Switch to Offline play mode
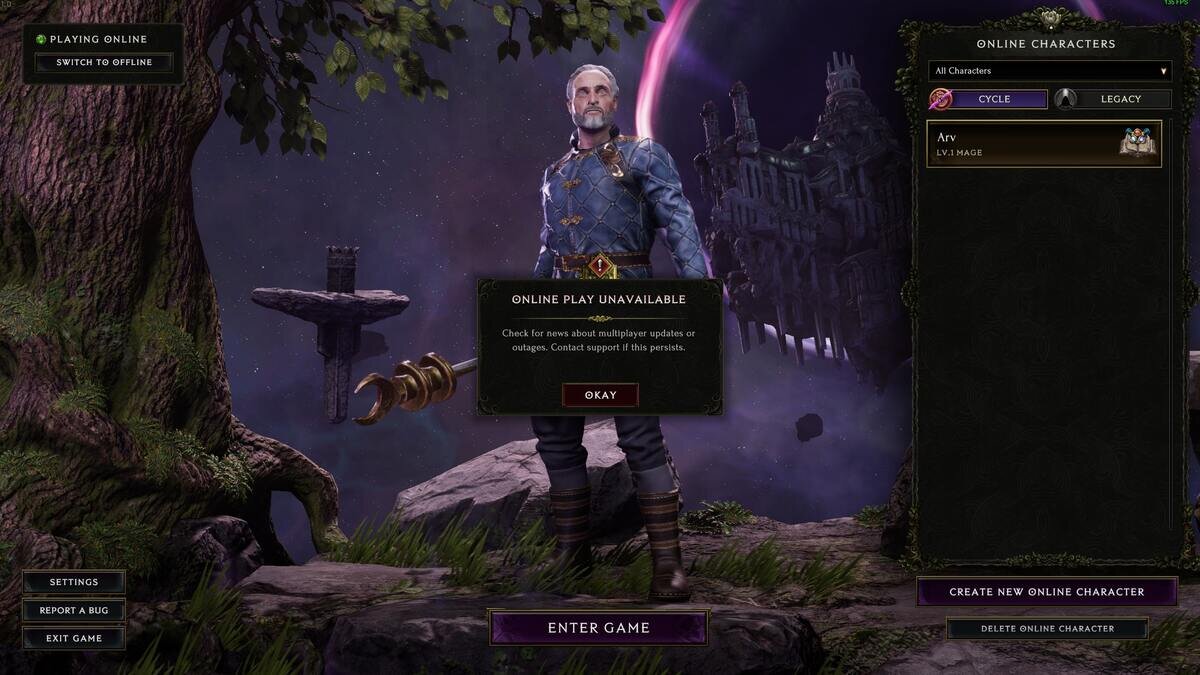The width and height of the screenshot is (1200, 675). pos(104,63)
